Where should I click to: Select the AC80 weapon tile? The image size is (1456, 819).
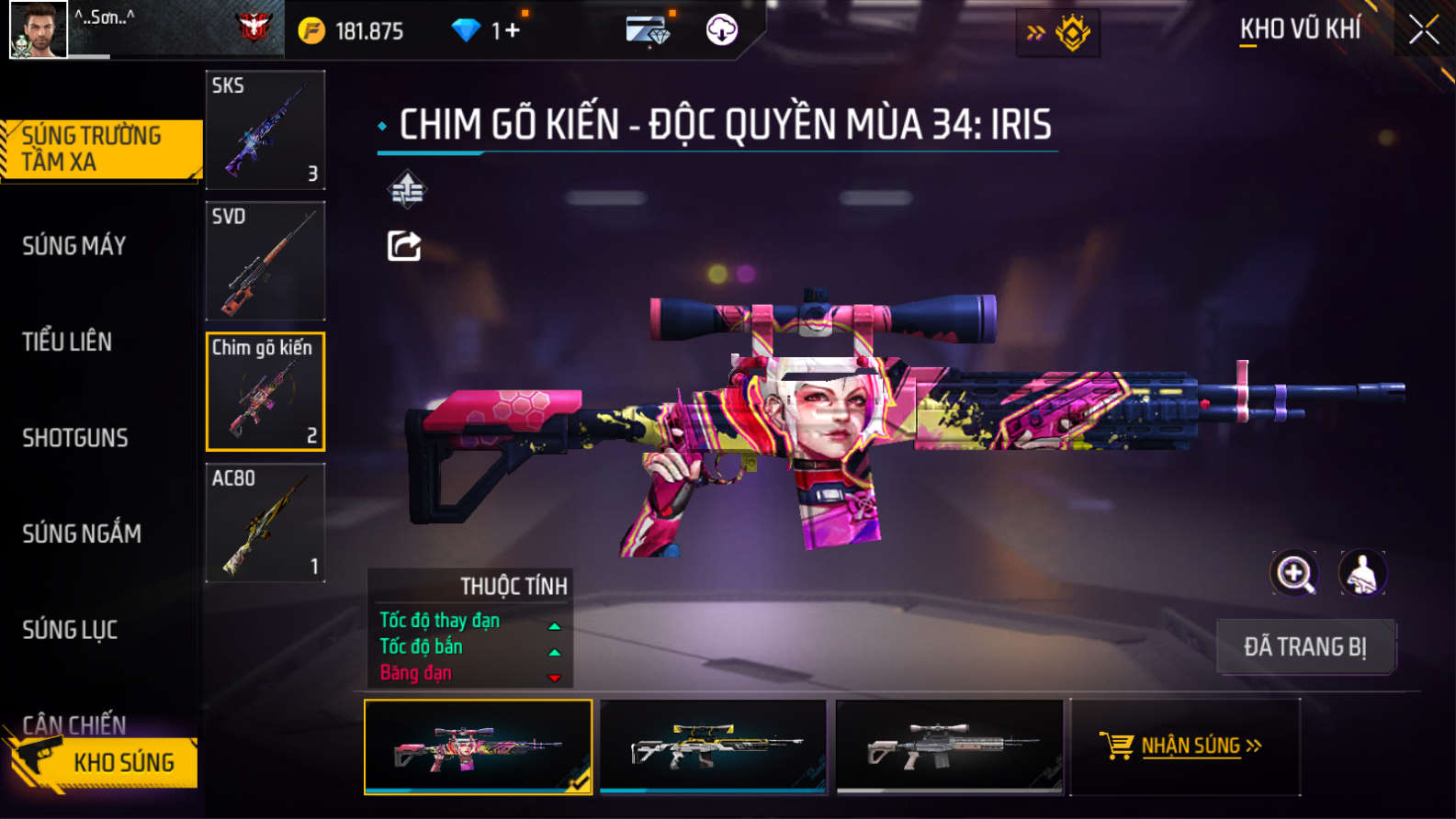click(265, 522)
